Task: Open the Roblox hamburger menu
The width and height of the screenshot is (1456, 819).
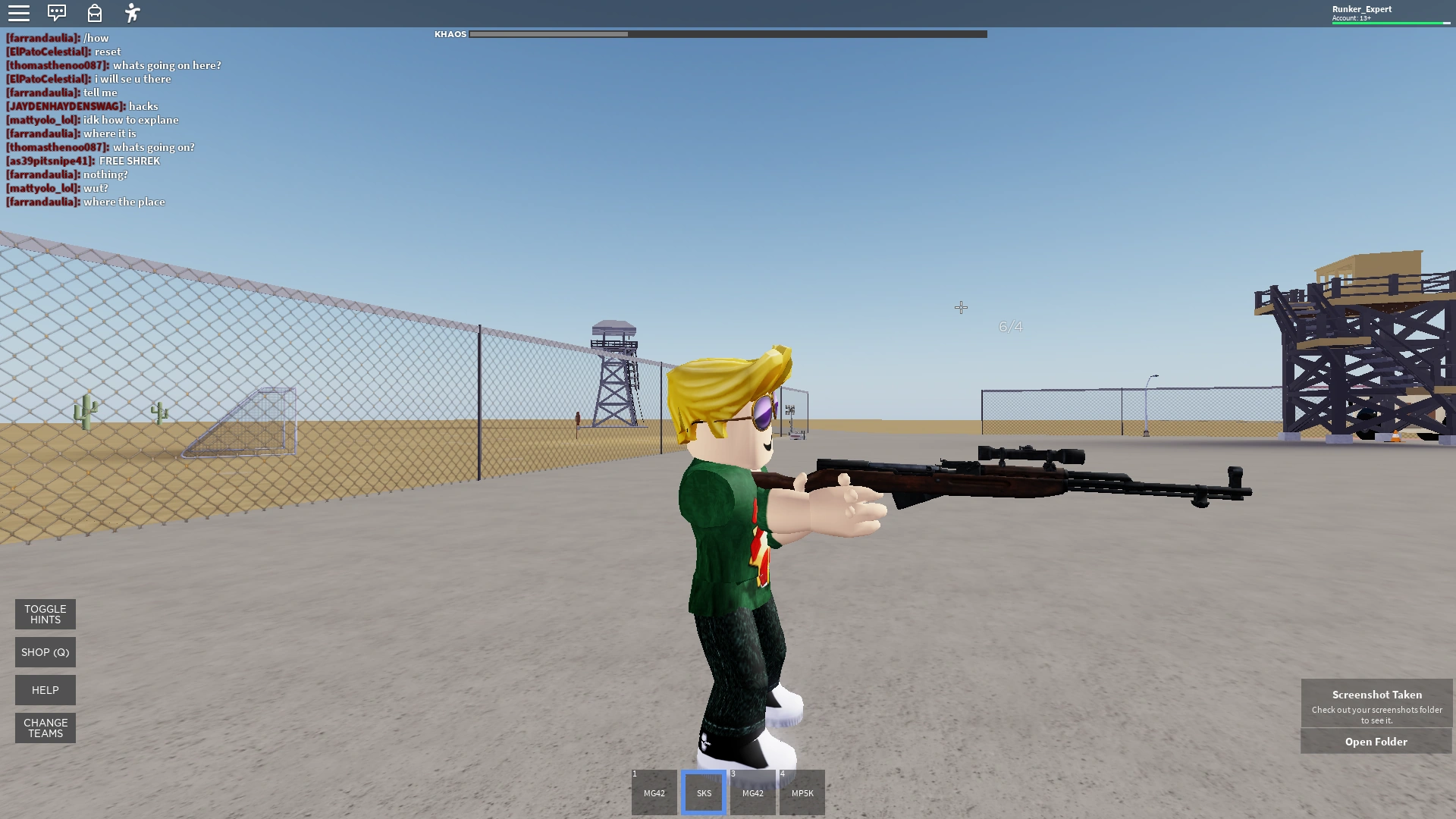Action: (19, 12)
